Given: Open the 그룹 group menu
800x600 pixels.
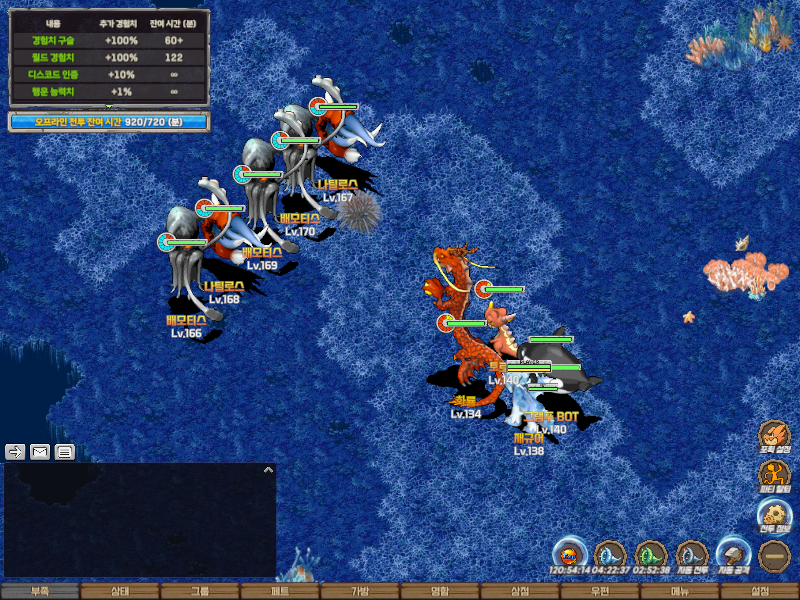Looking at the screenshot, I should [200, 591].
